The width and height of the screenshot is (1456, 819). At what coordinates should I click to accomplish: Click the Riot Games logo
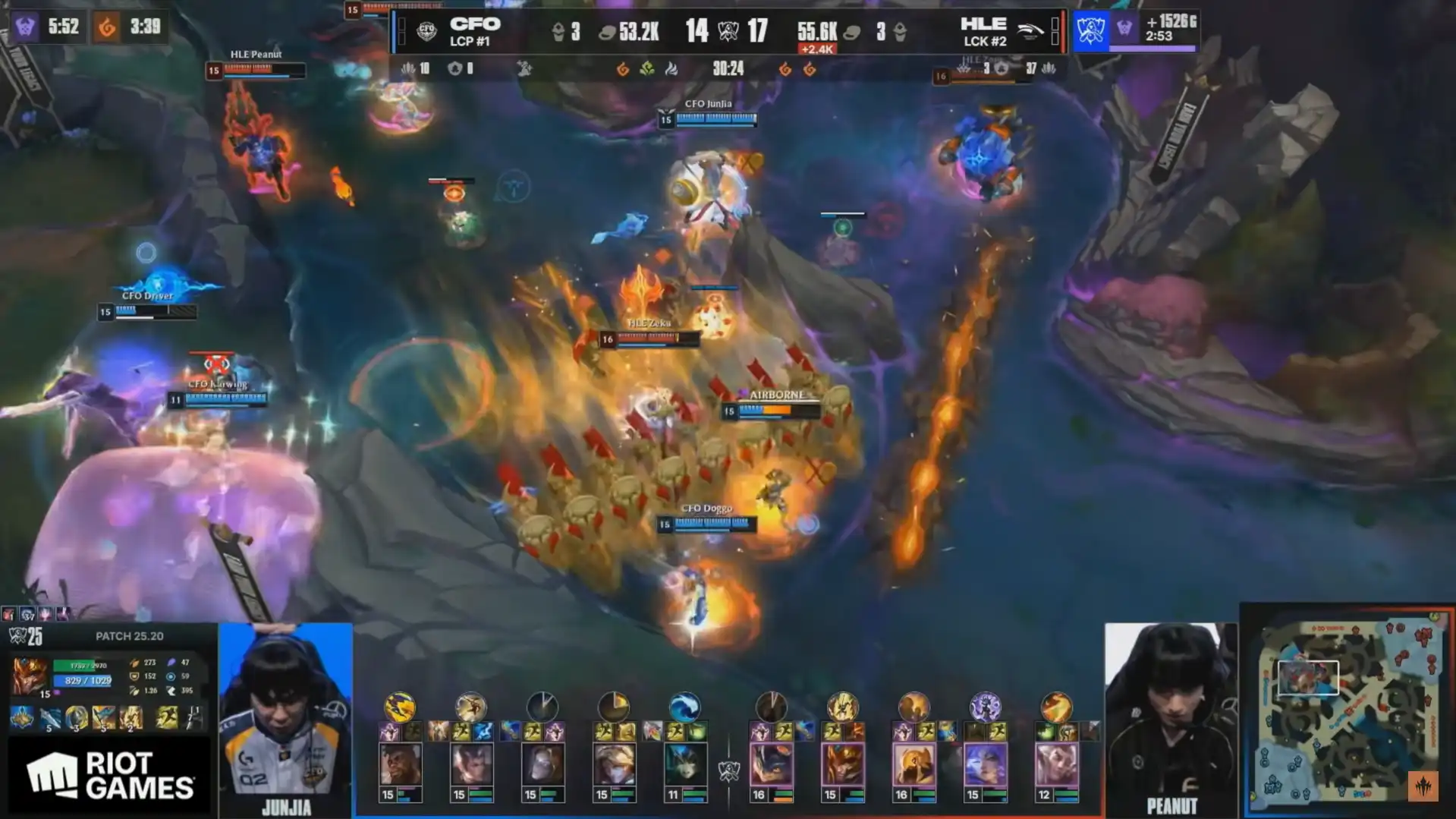(x=109, y=776)
